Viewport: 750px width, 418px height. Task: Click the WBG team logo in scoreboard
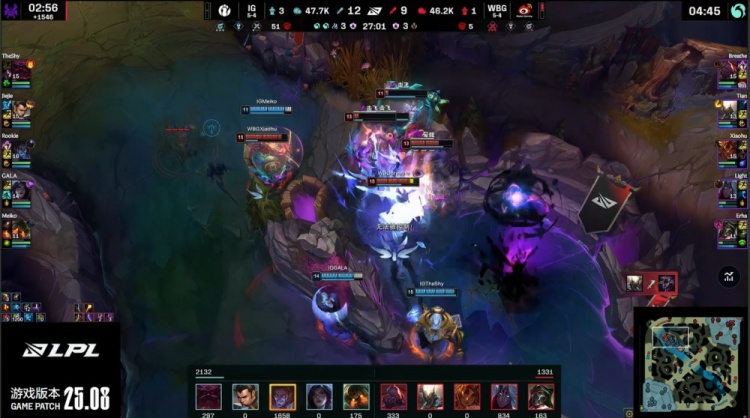click(524, 10)
